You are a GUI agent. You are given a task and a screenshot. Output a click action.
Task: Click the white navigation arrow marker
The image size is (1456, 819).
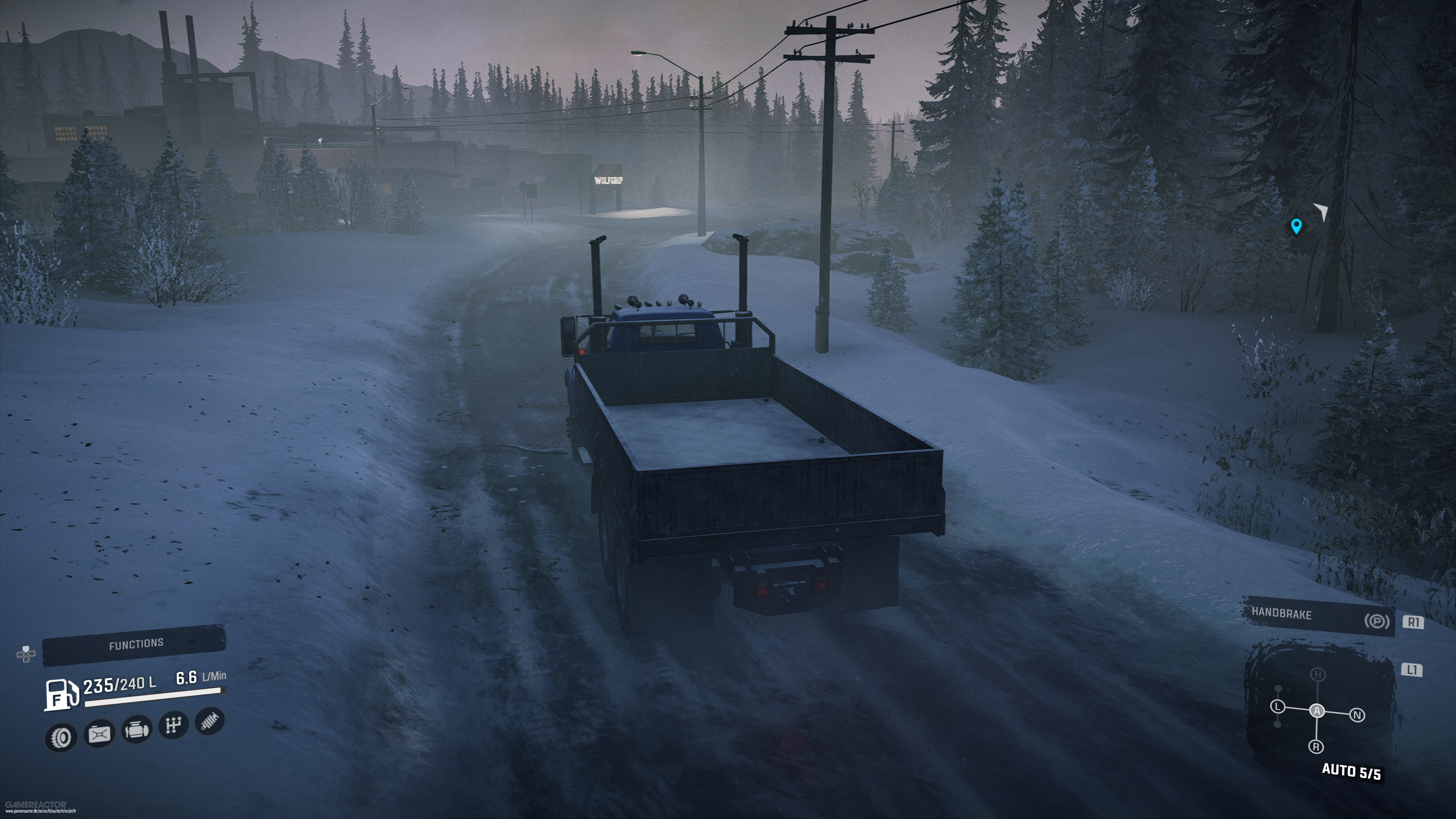point(1321,212)
